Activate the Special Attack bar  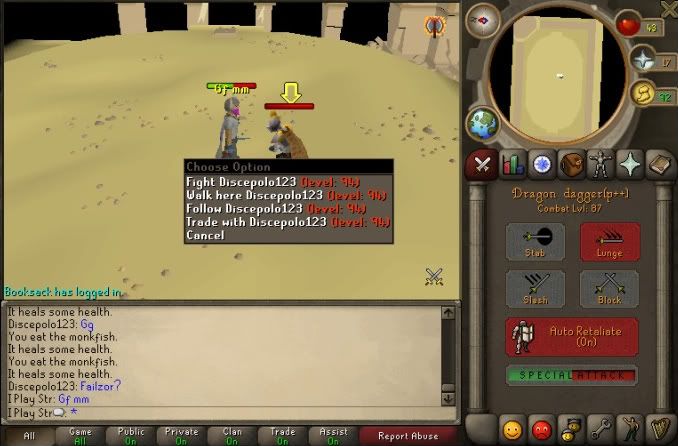(572, 375)
